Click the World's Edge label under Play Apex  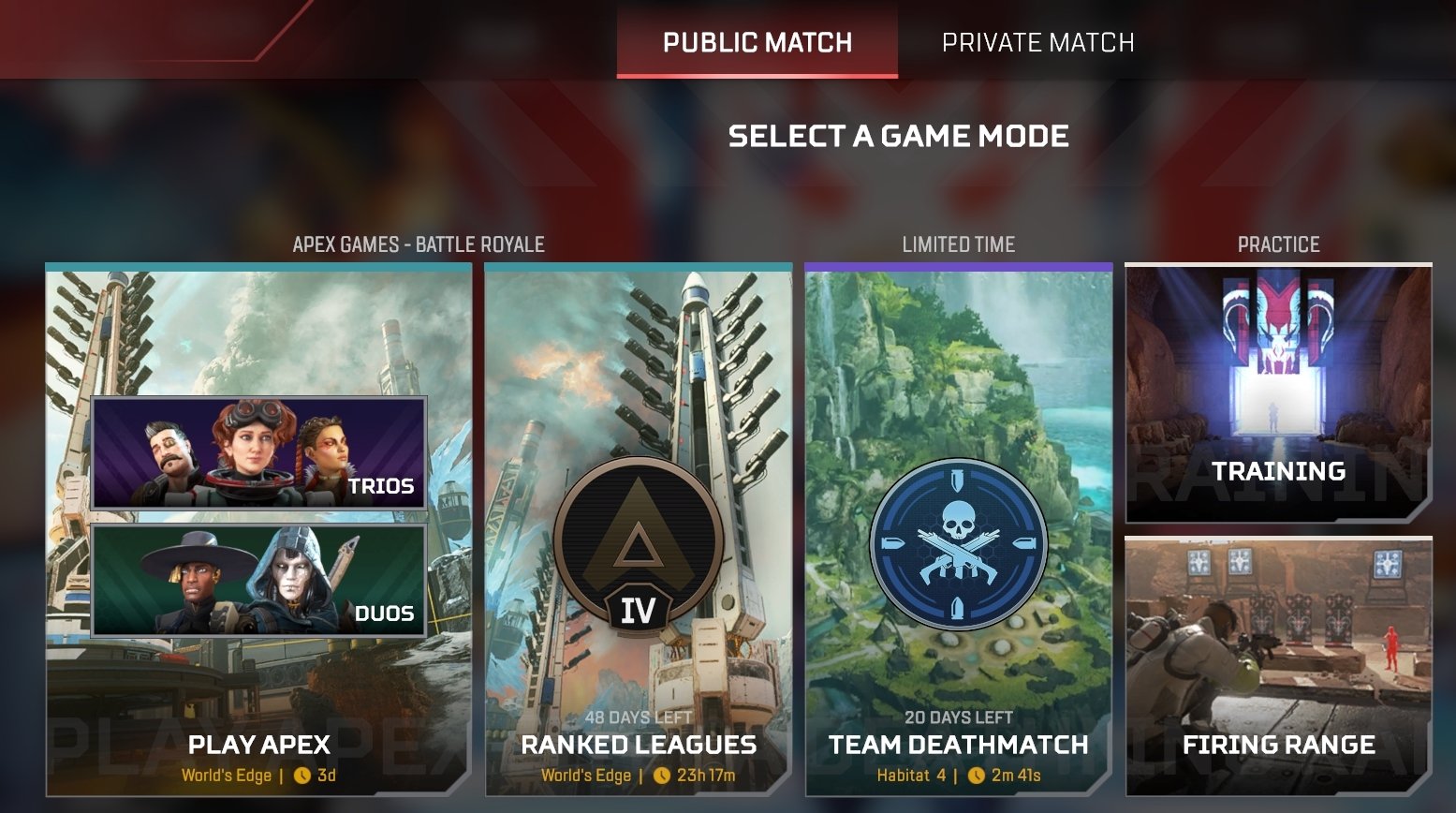point(225,776)
